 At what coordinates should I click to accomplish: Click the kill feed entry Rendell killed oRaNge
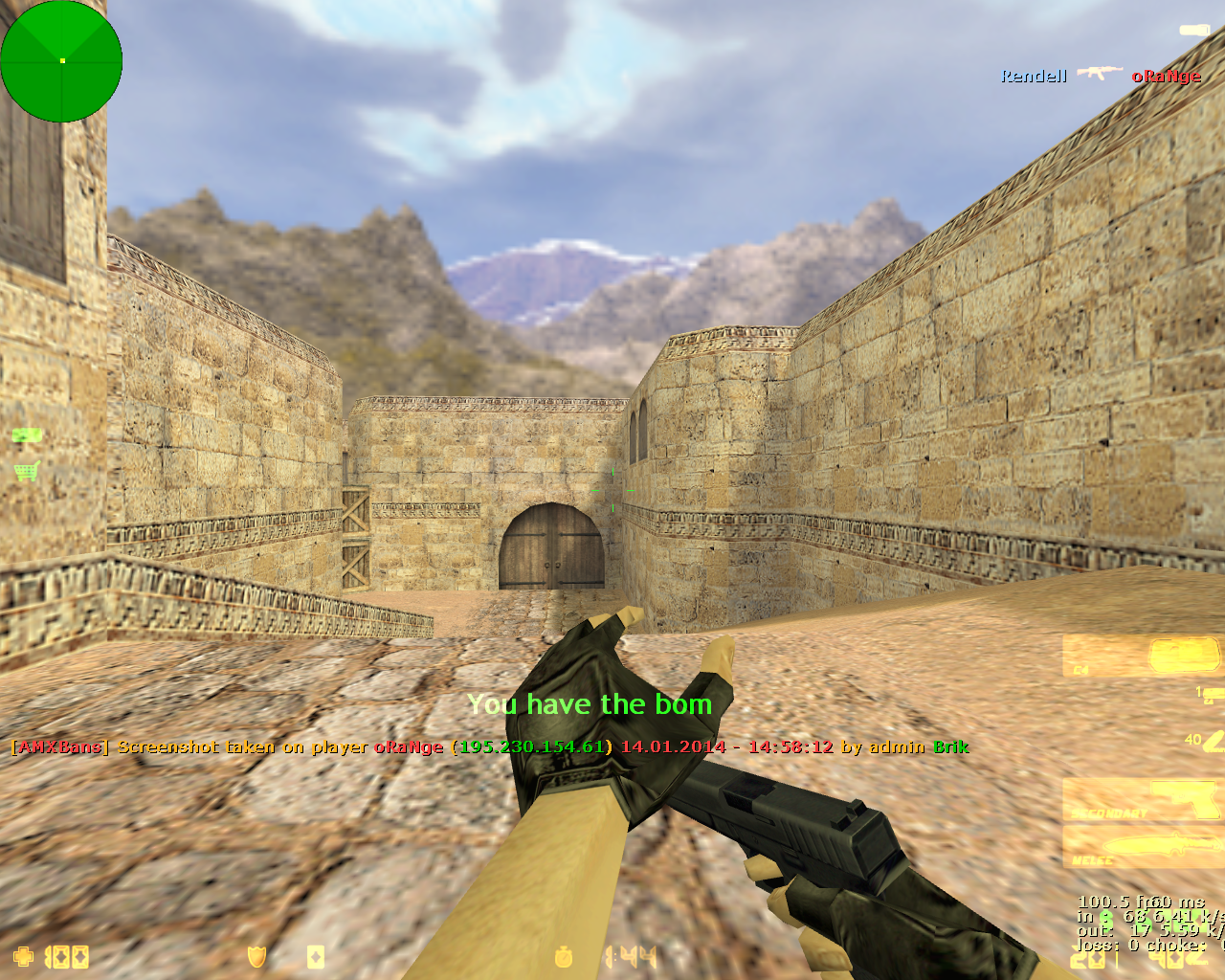tap(1101, 76)
